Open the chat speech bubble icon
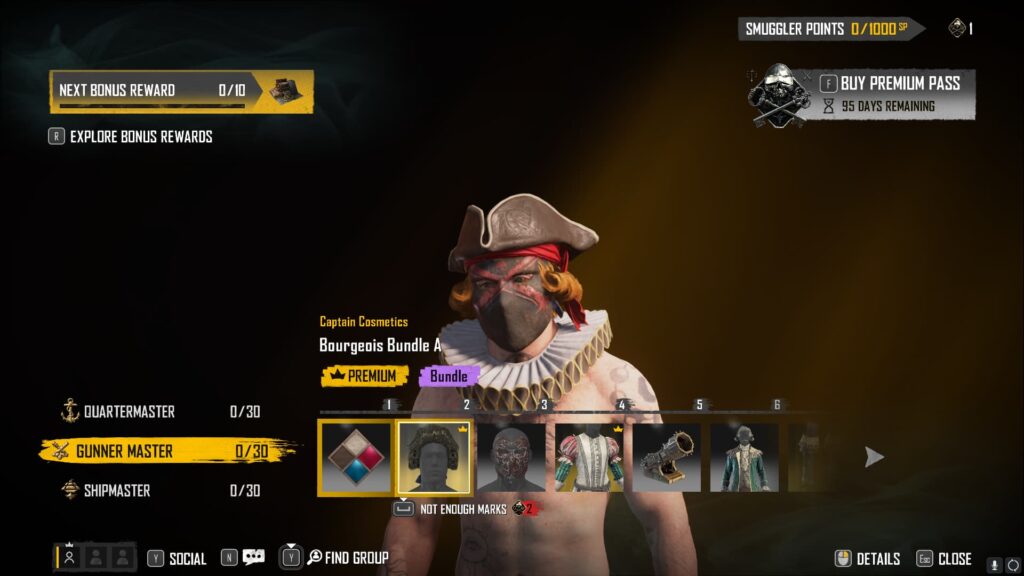 pyautogui.click(x=253, y=558)
